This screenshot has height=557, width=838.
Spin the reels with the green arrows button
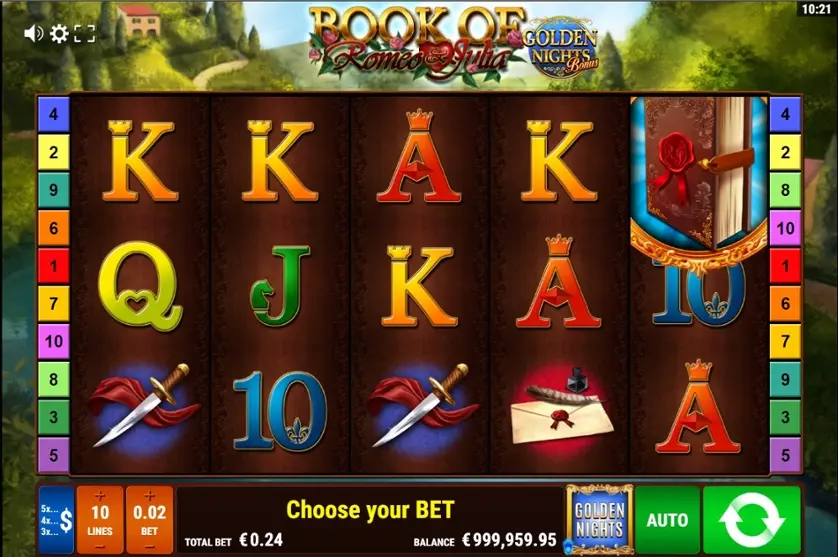752,520
